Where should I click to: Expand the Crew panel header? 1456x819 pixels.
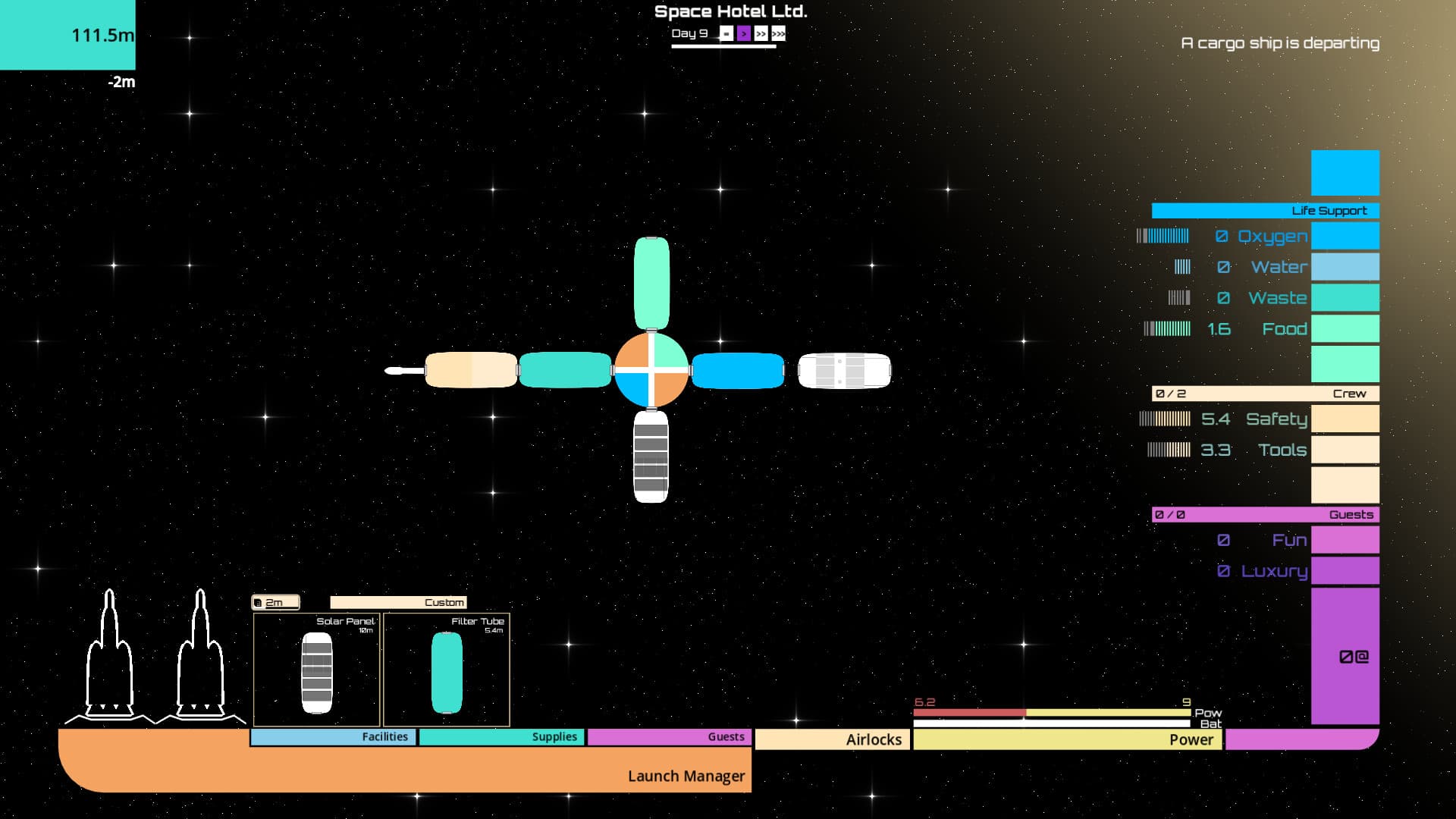pyautogui.click(x=1265, y=394)
